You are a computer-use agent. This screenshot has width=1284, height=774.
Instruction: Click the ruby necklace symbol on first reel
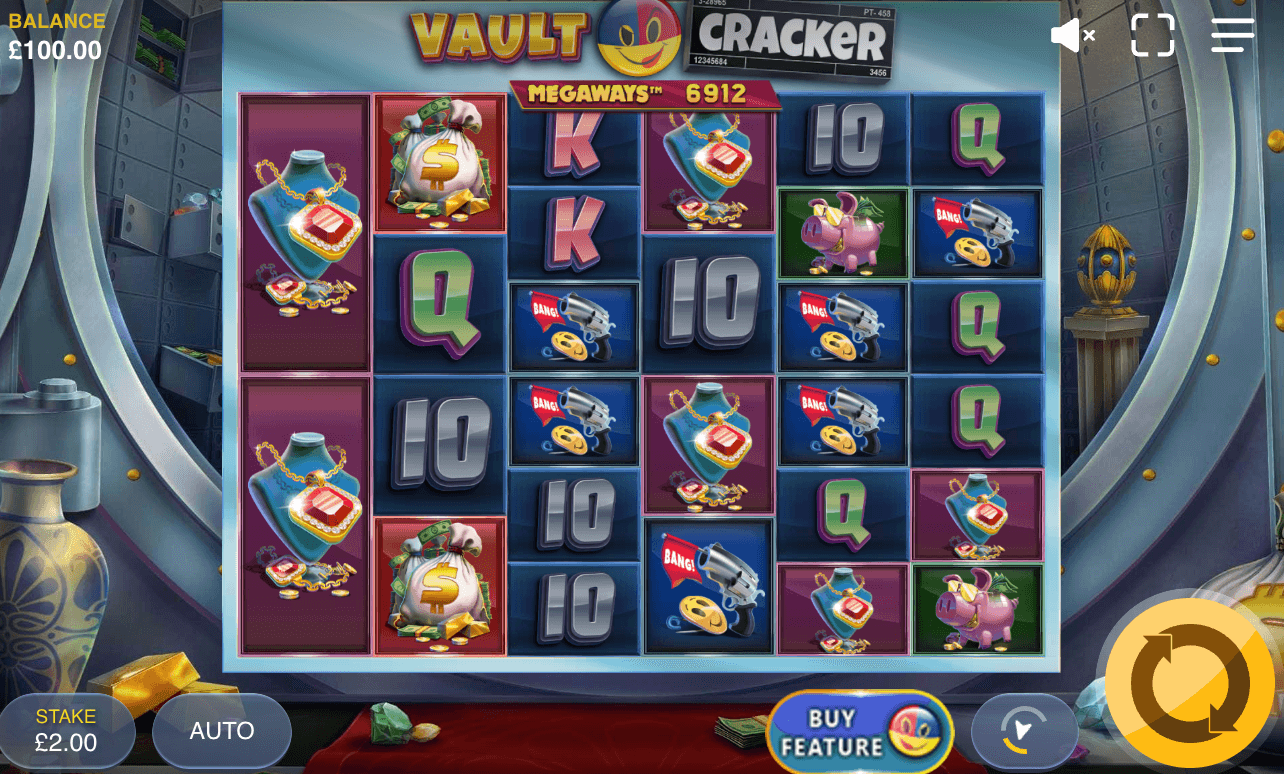click(303, 230)
